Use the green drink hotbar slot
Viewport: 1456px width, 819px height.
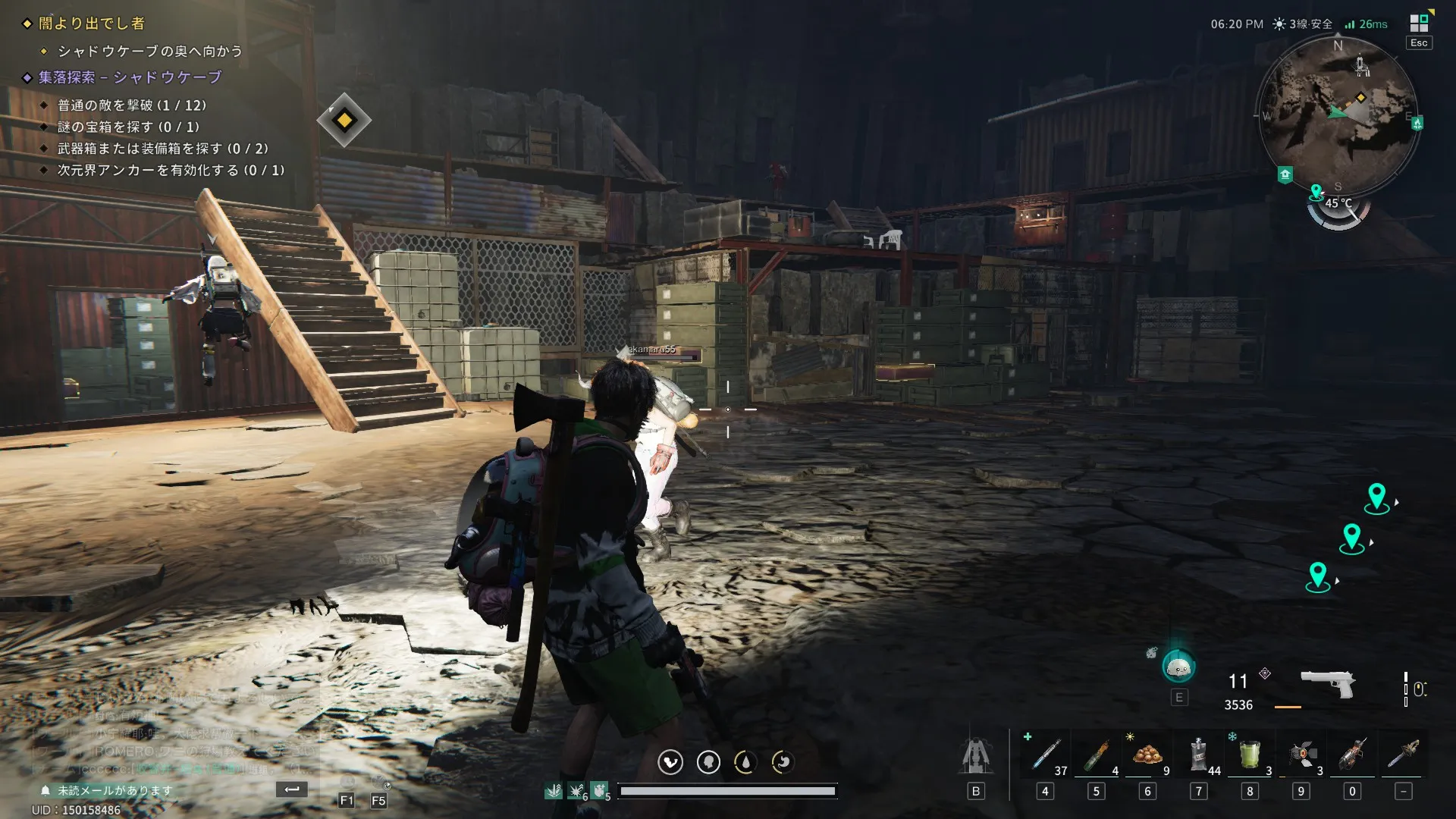1250,755
